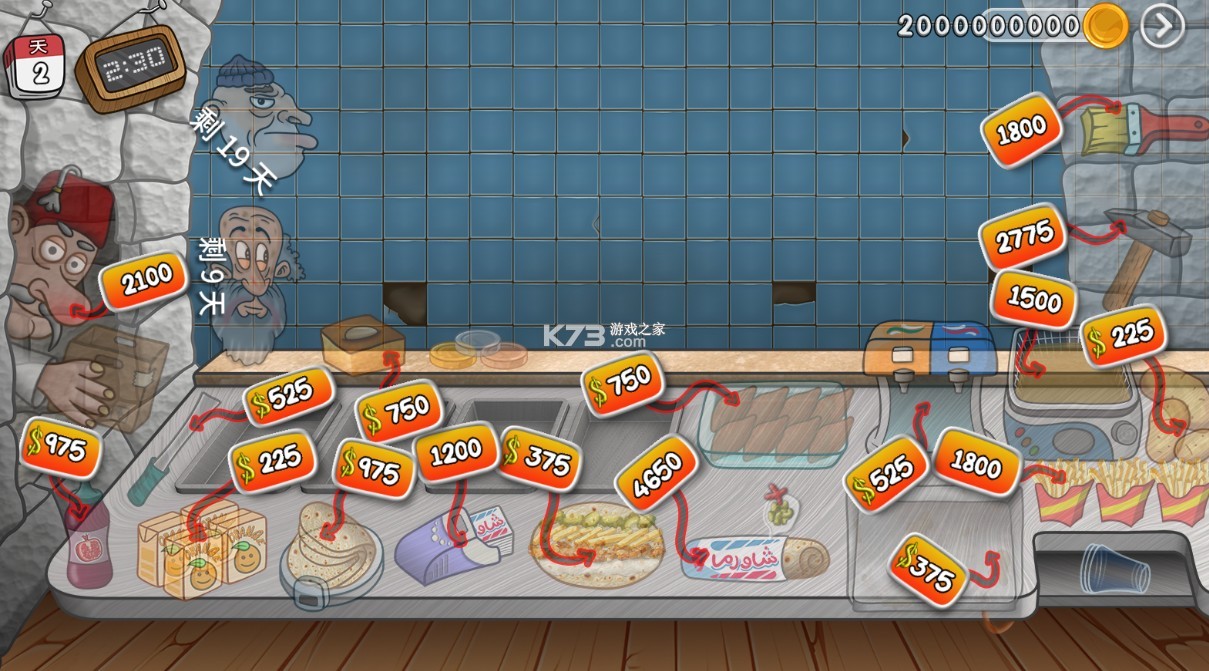Purchase the $750 meat tray upgrade
Viewport: 1209px width, 671px height.
click(x=622, y=382)
